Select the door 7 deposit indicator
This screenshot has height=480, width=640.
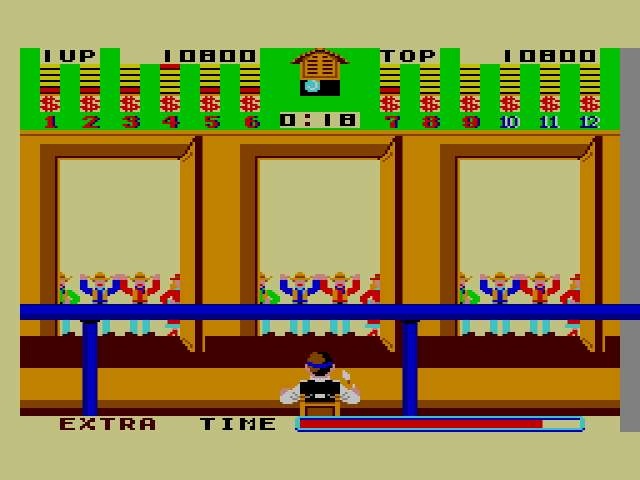point(390,102)
